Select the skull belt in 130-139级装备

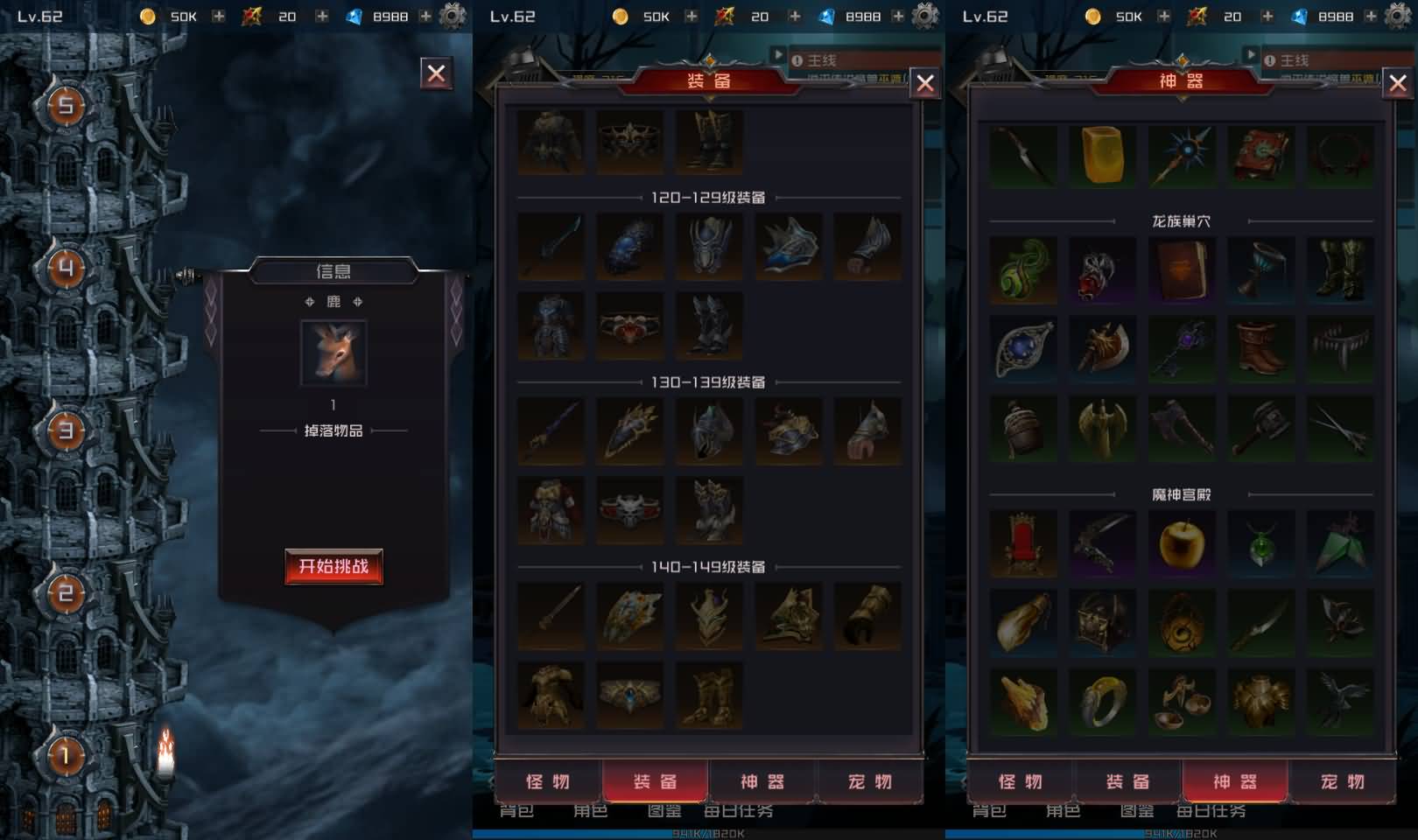[x=629, y=509]
